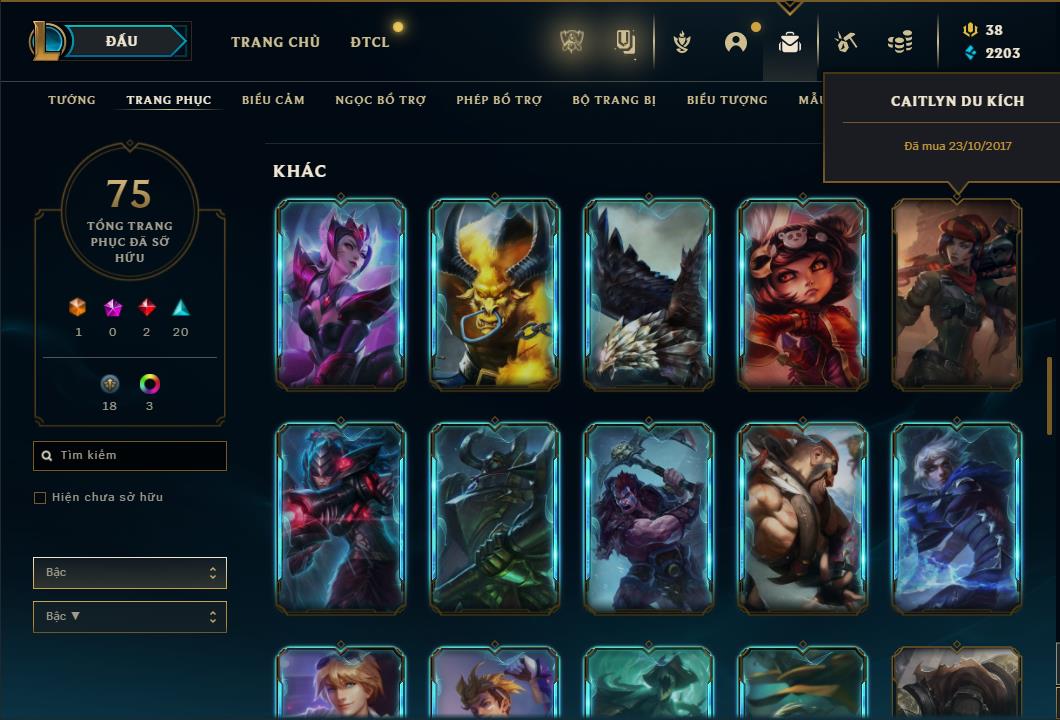The image size is (1060, 720).
Task: Open the NGỌC BỔ TRỢ tab
Action: click(x=380, y=100)
